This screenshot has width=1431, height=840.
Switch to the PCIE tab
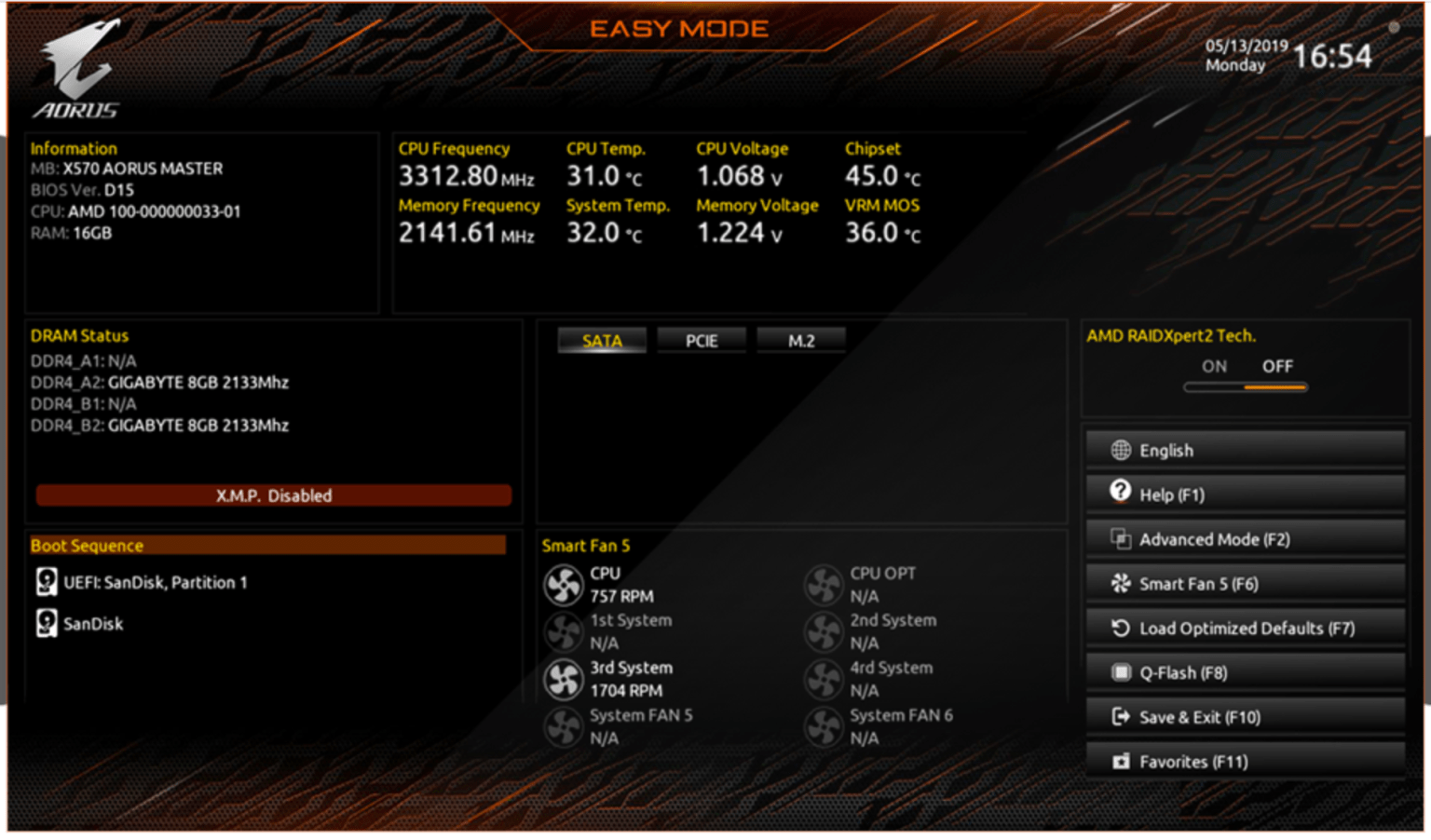[701, 340]
